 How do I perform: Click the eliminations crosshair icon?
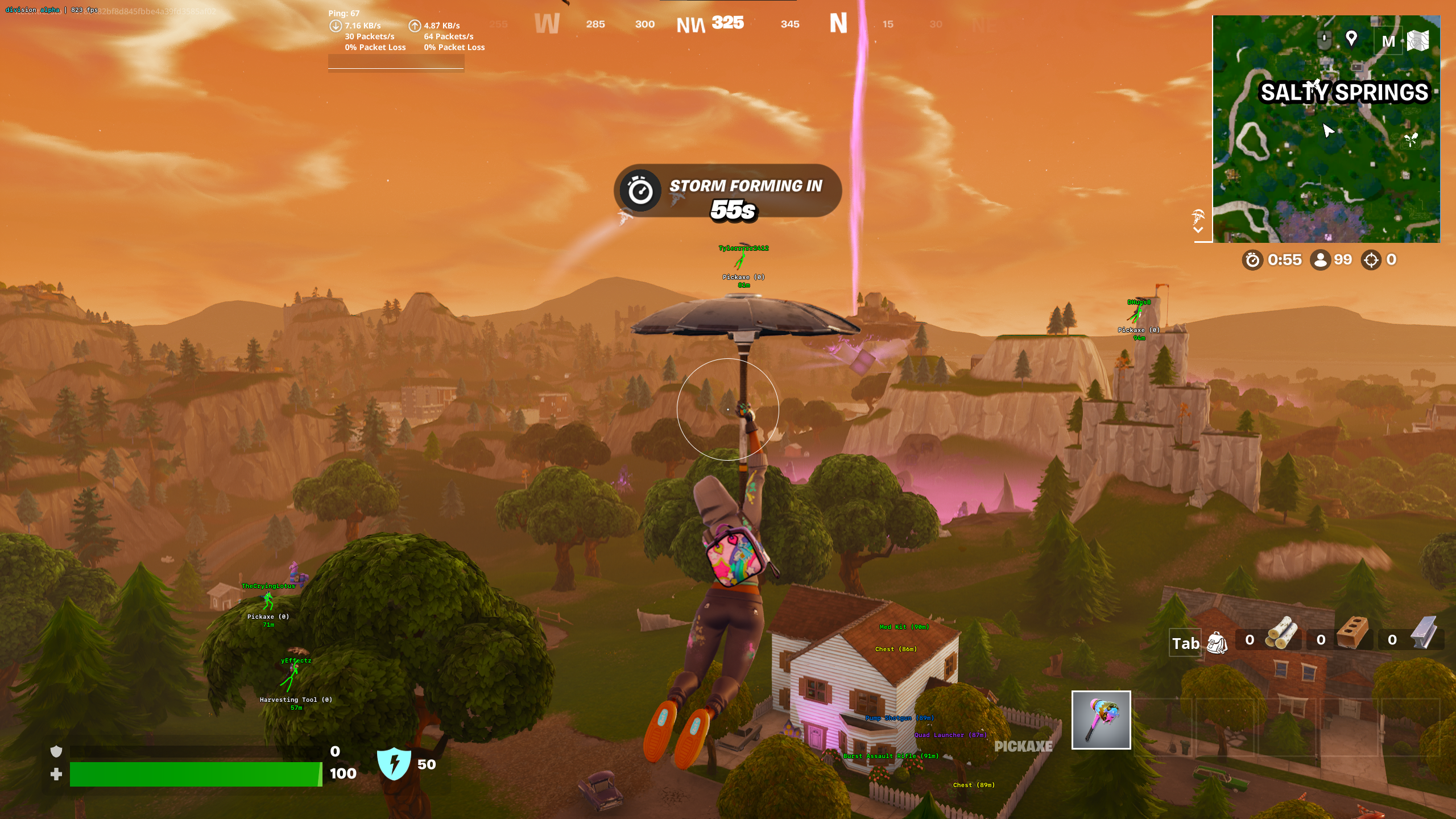point(1371,260)
